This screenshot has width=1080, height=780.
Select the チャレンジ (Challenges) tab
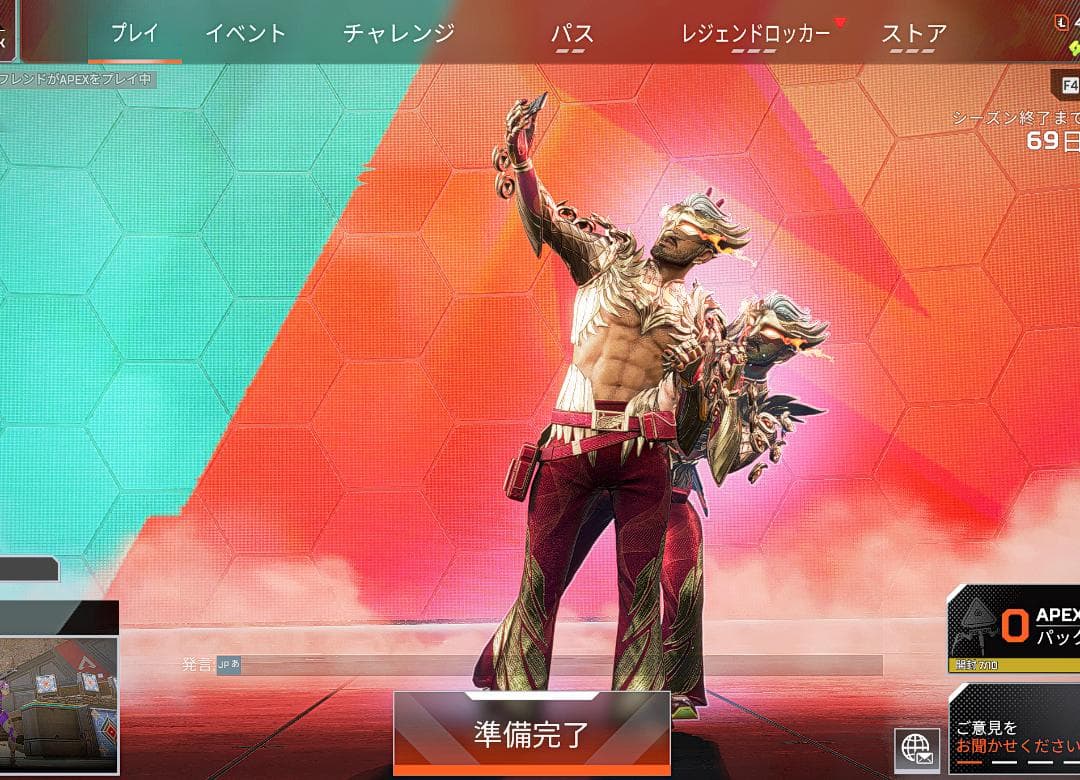pos(399,33)
